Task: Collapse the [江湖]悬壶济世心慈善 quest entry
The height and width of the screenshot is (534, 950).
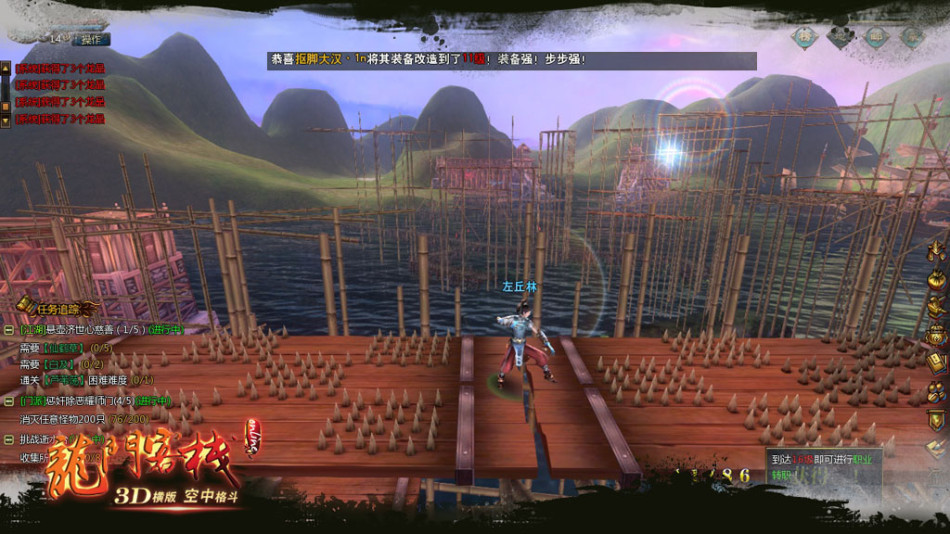Action: (x=9, y=329)
